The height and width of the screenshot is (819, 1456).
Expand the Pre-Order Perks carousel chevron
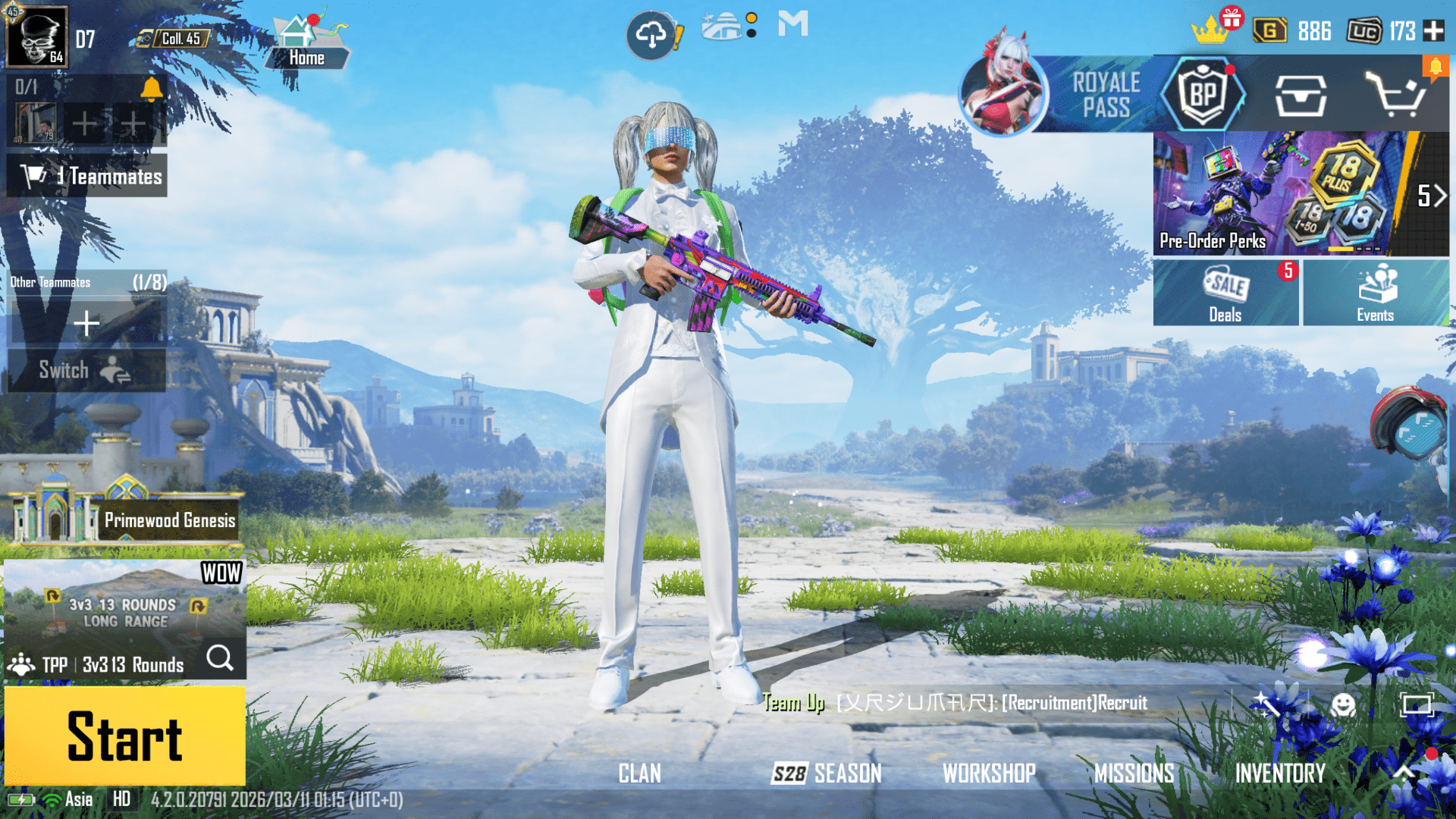click(x=1438, y=195)
